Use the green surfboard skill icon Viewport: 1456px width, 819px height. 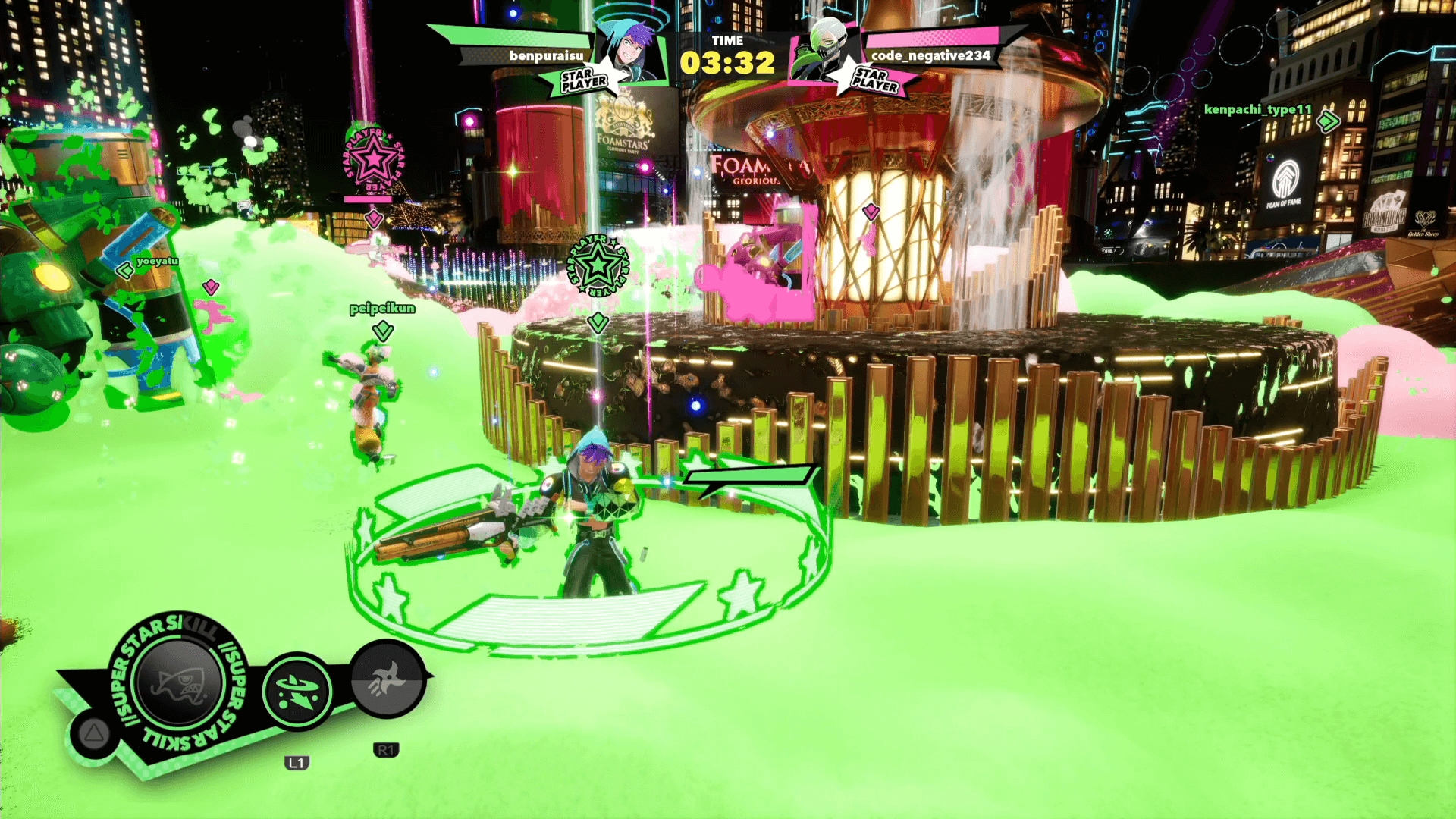tap(297, 692)
